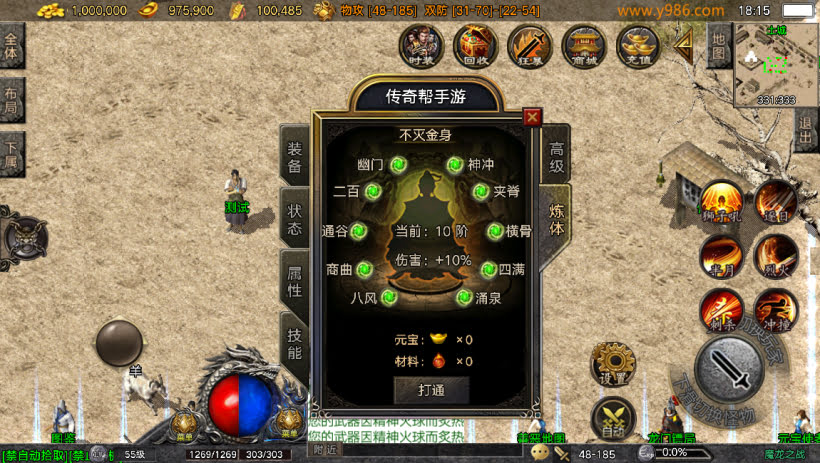The width and height of the screenshot is (820, 463).
Task: Toggle 自动 auto-battle button
Action: click(612, 420)
